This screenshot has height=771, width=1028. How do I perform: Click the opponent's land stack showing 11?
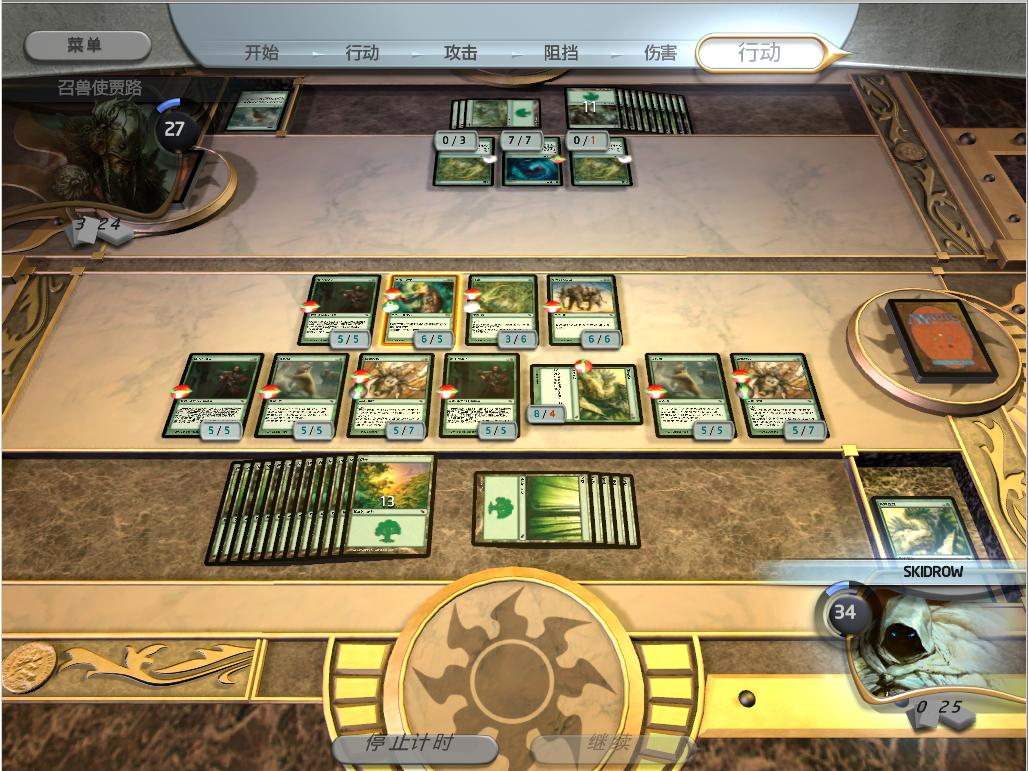(x=591, y=108)
